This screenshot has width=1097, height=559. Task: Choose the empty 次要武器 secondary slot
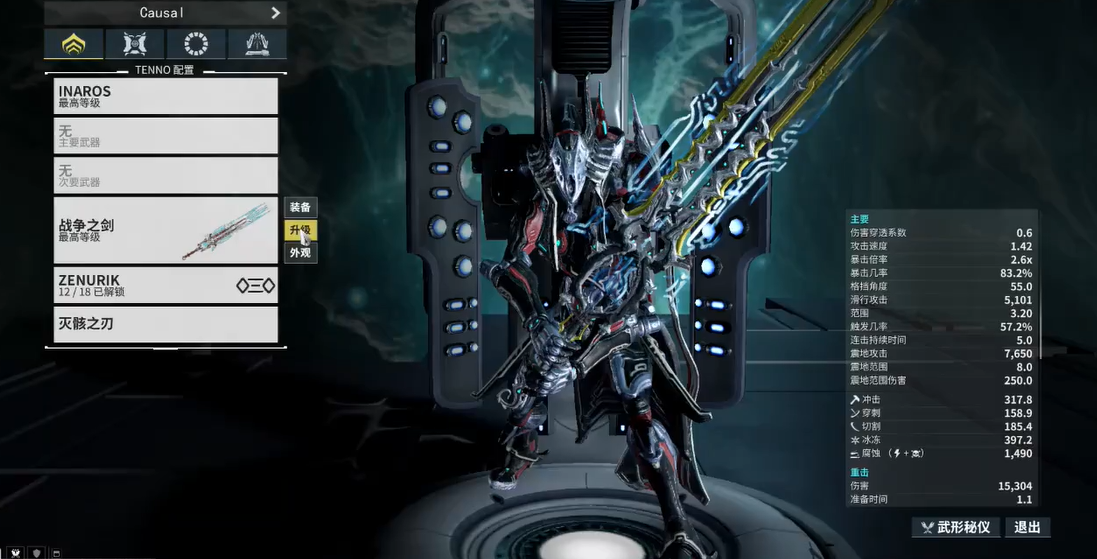pyautogui.click(x=165, y=176)
